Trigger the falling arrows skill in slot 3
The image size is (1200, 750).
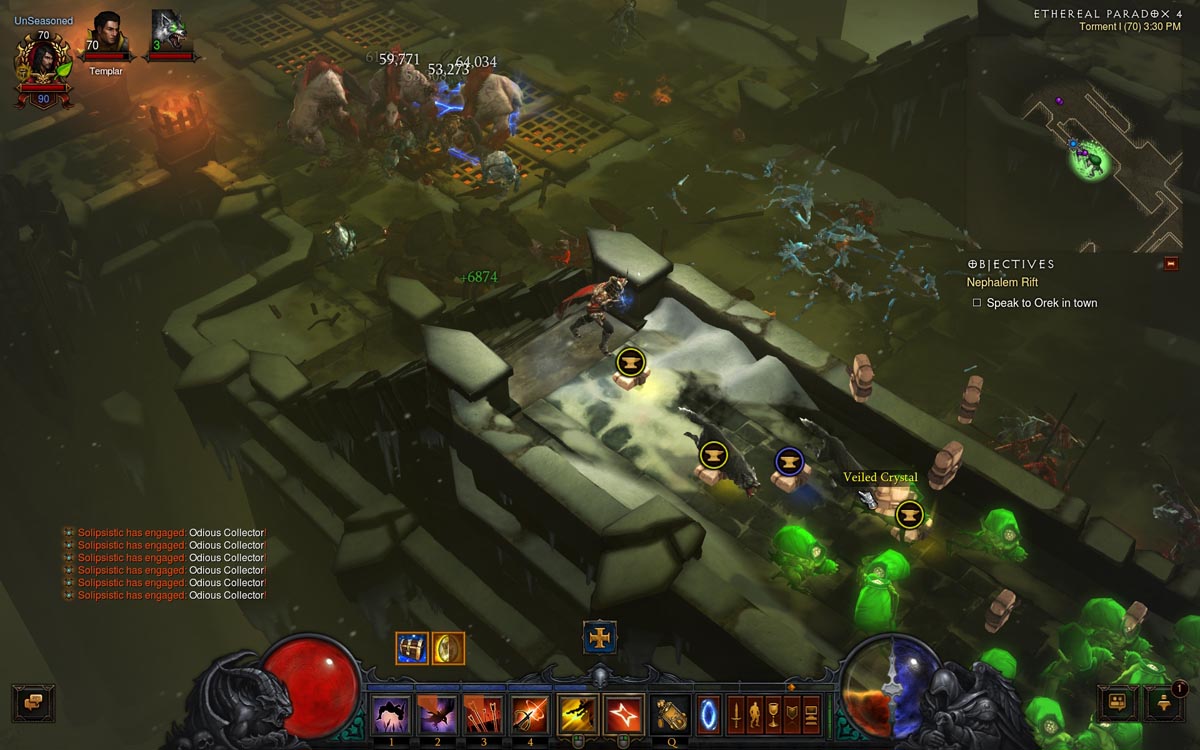tap(480, 713)
